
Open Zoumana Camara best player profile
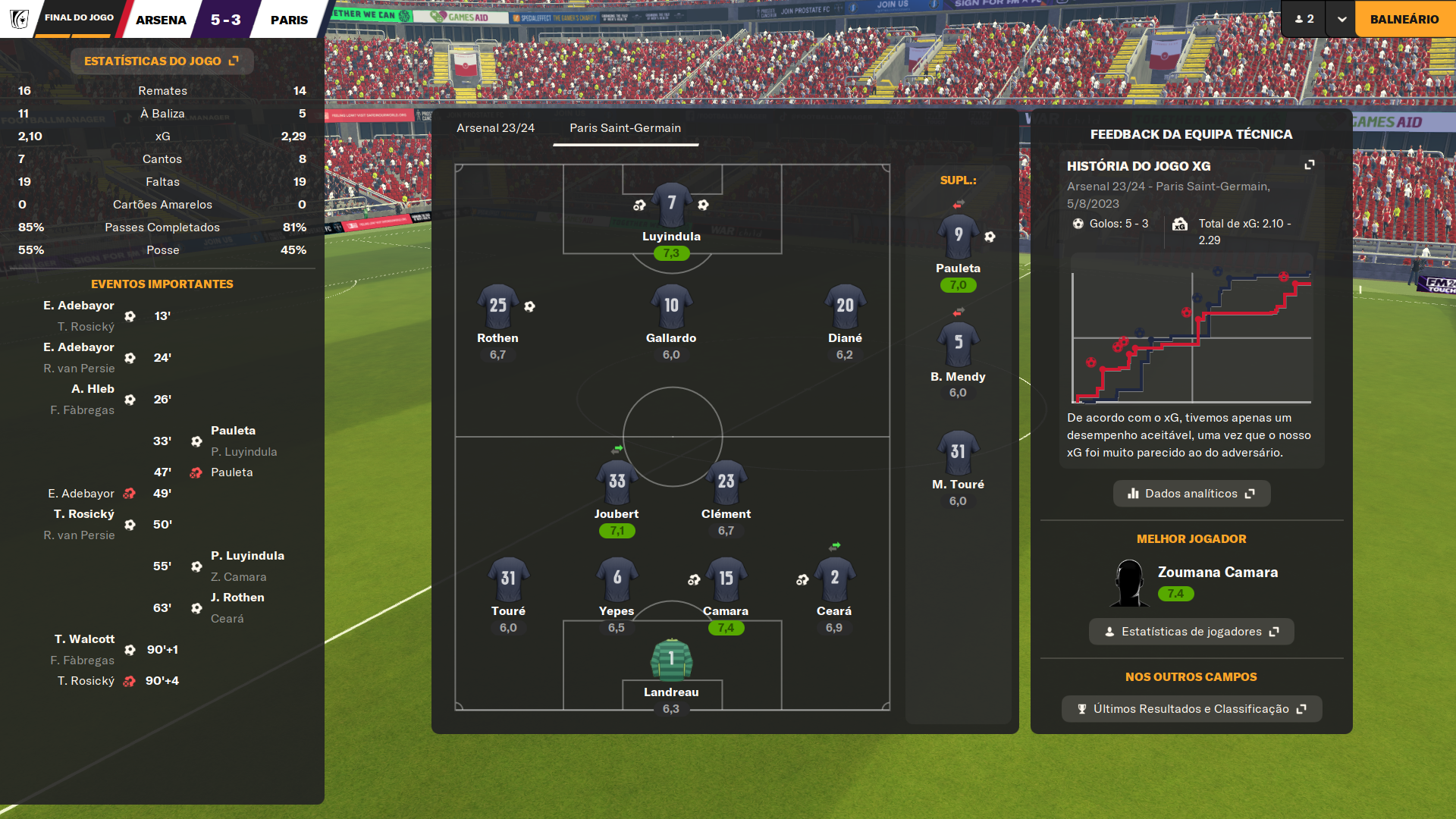[x=1216, y=573]
